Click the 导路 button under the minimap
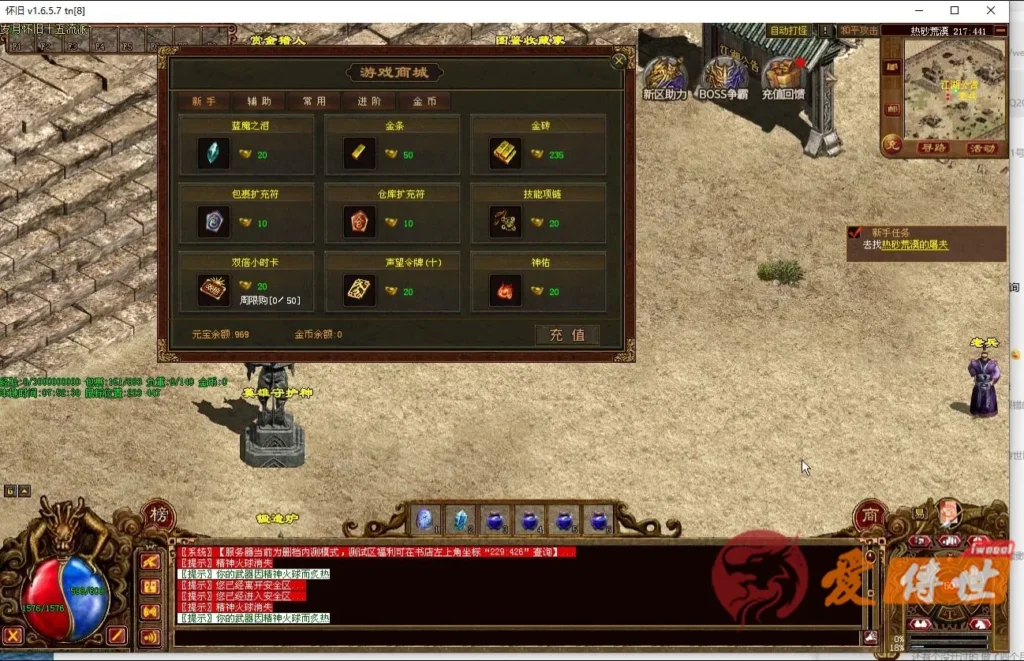The width and height of the screenshot is (1024, 661). click(933, 148)
